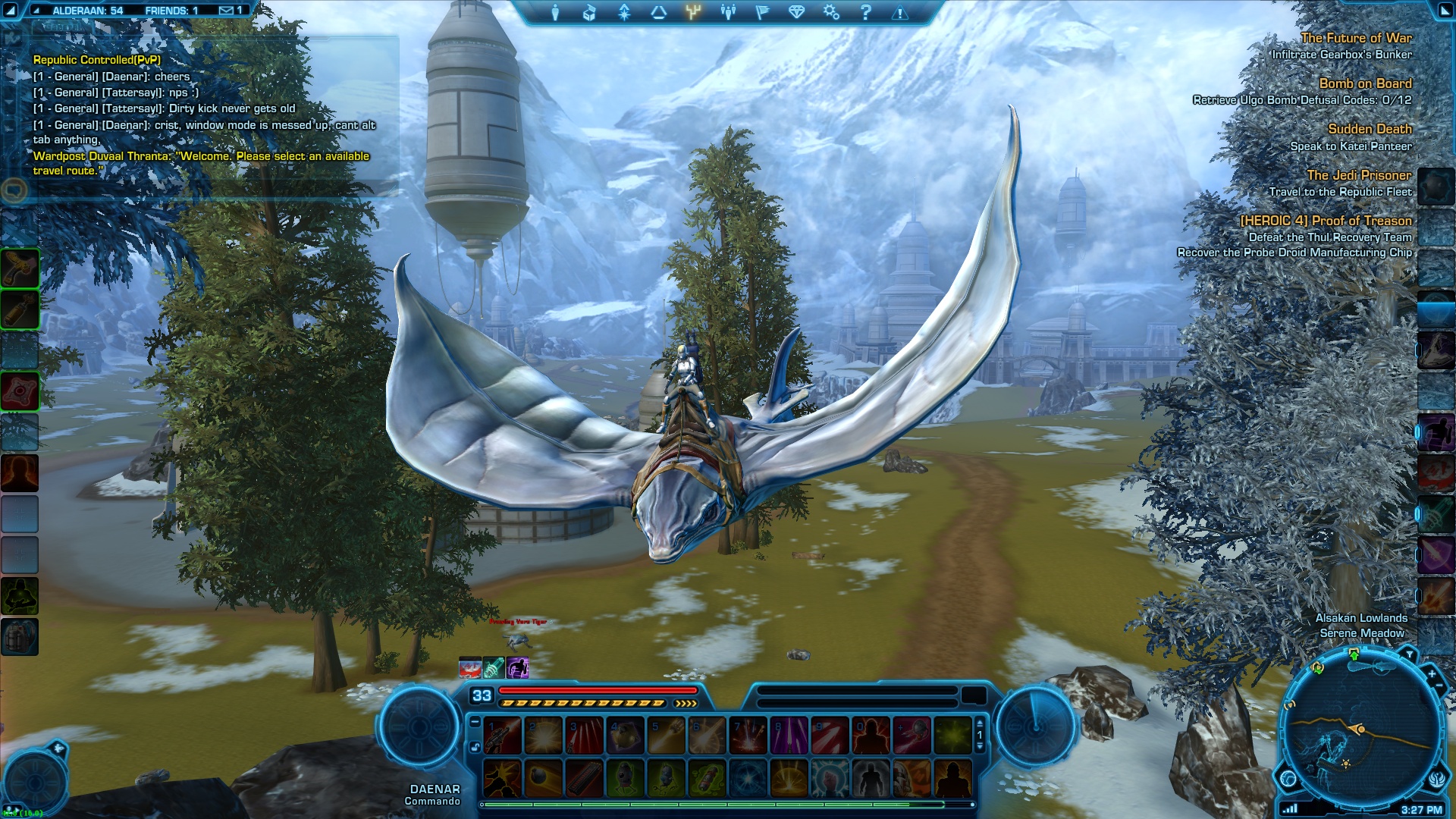Open the settings gears menu
This screenshot has width=1456, height=819.
pos(831,12)
